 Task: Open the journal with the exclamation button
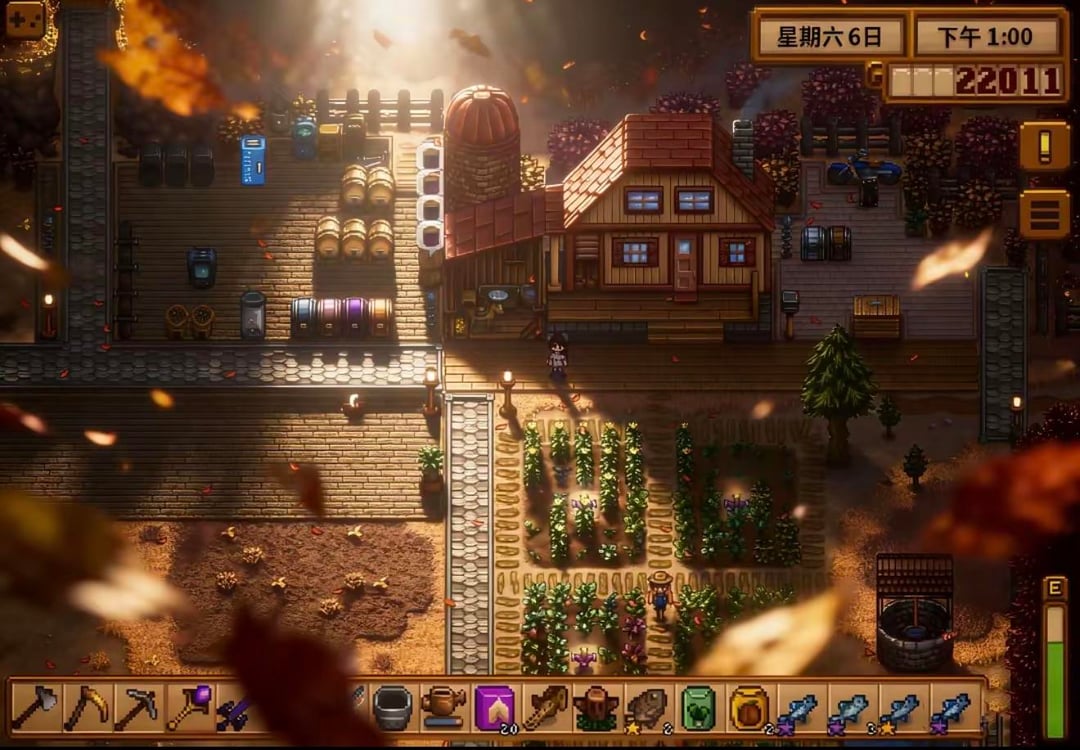[x=1044, y=146]
